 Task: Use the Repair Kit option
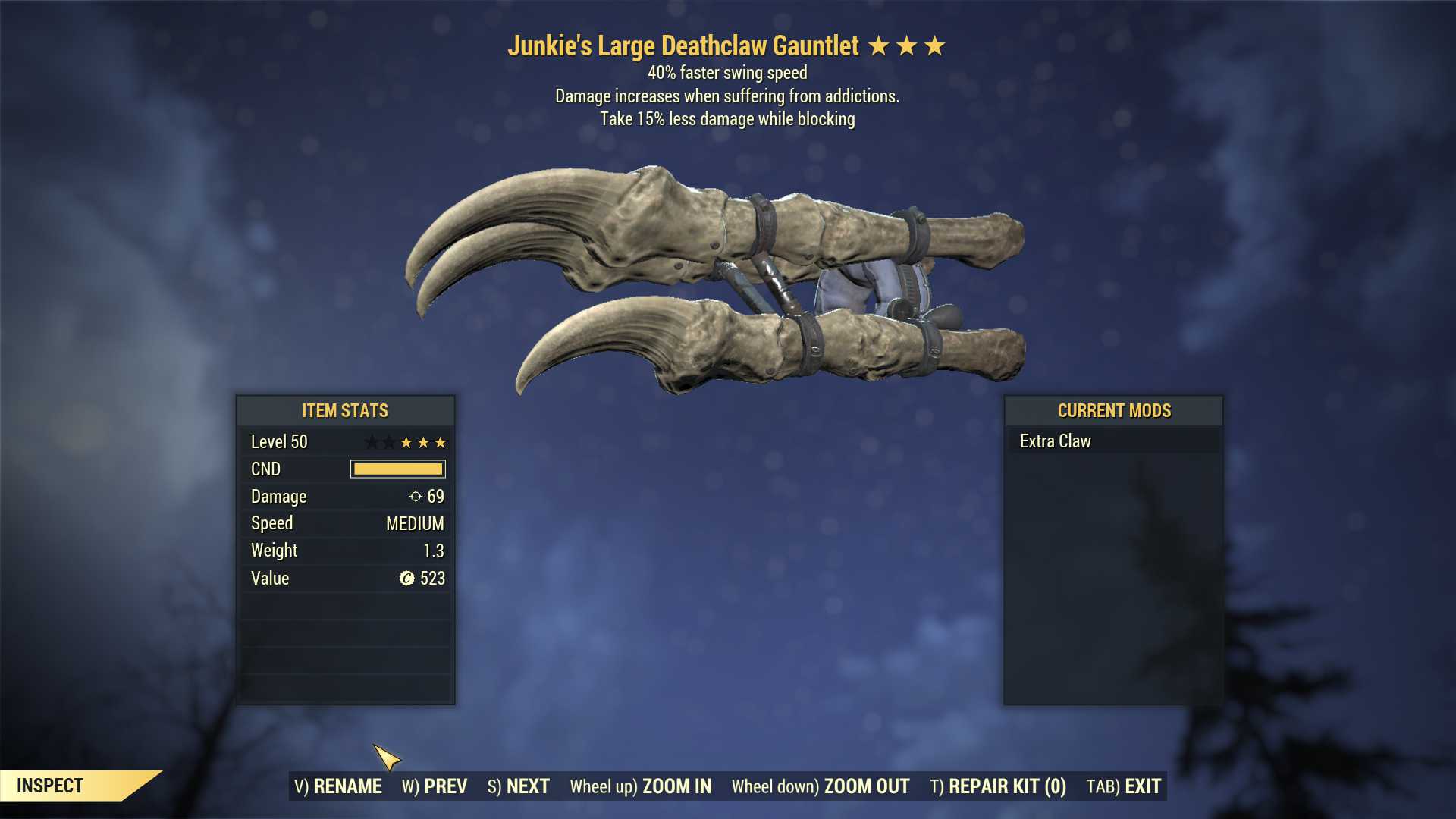pyautogui.click(x=998, y=786)
